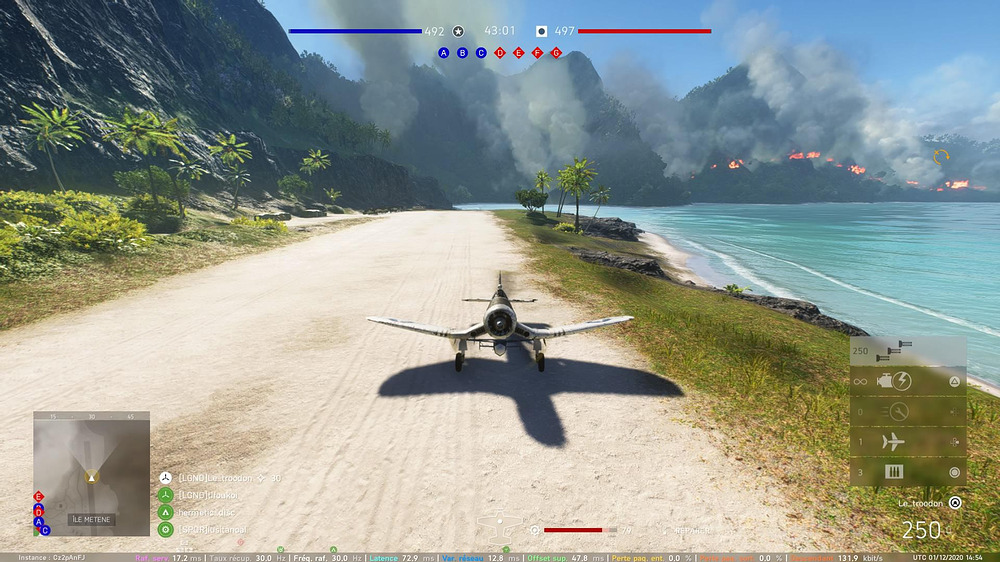Click the US star team emblem
The image size is (1000, 562).
tap(458, 31)
